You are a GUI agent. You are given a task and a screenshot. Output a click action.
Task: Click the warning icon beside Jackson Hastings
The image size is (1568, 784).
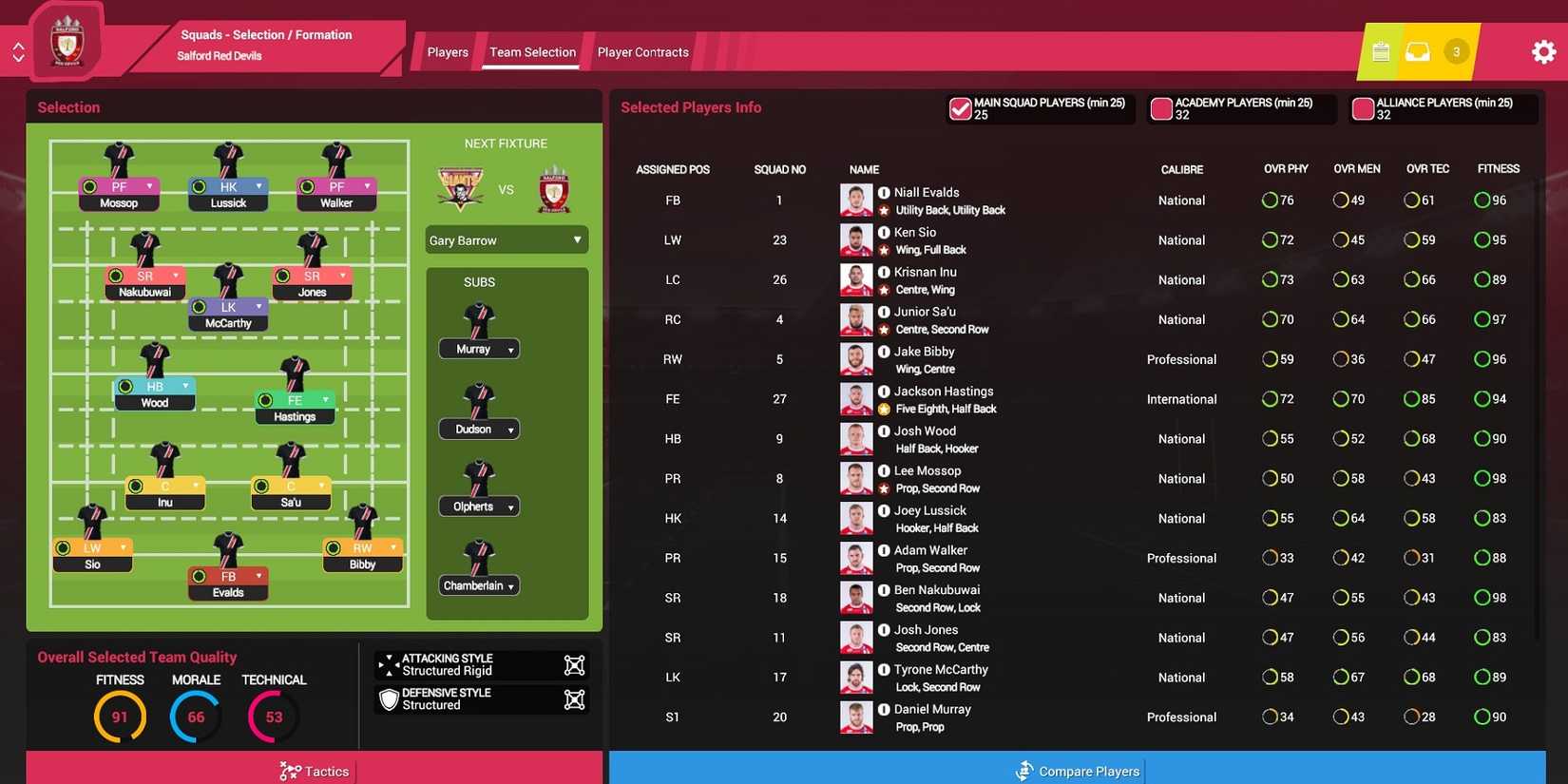(x=884, y=409)
